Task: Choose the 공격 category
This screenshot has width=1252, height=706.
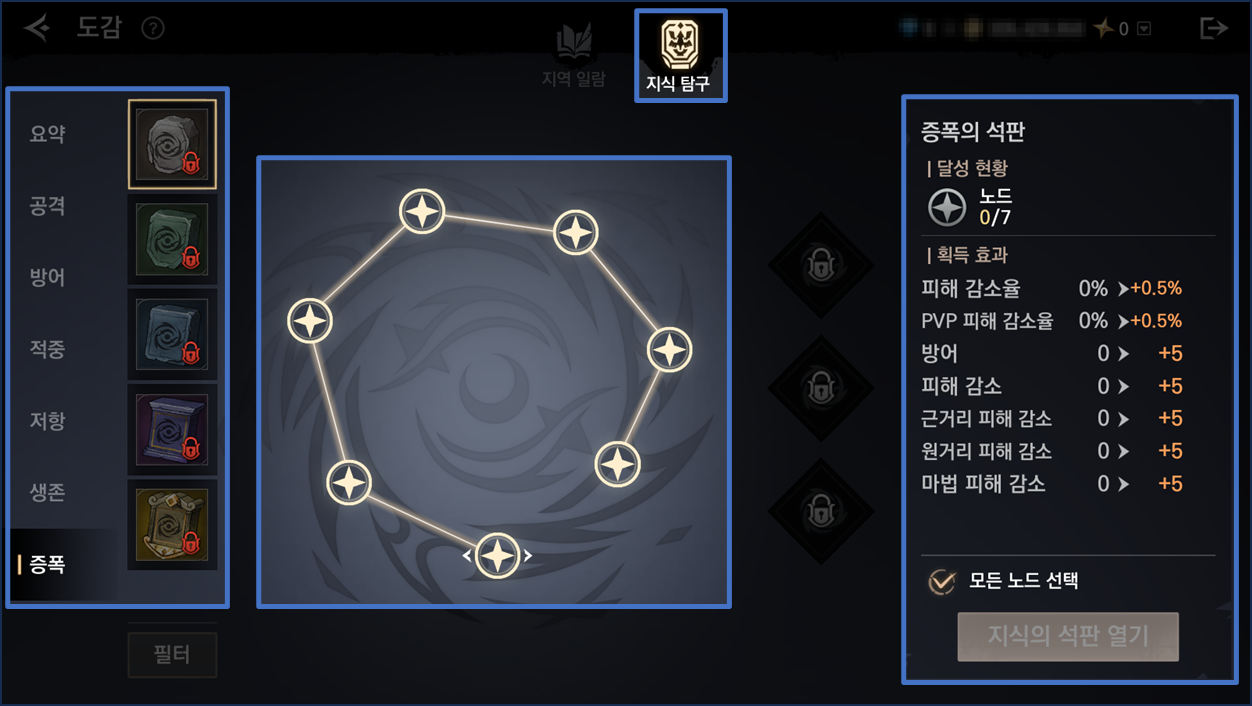Action: click(48, 206)
